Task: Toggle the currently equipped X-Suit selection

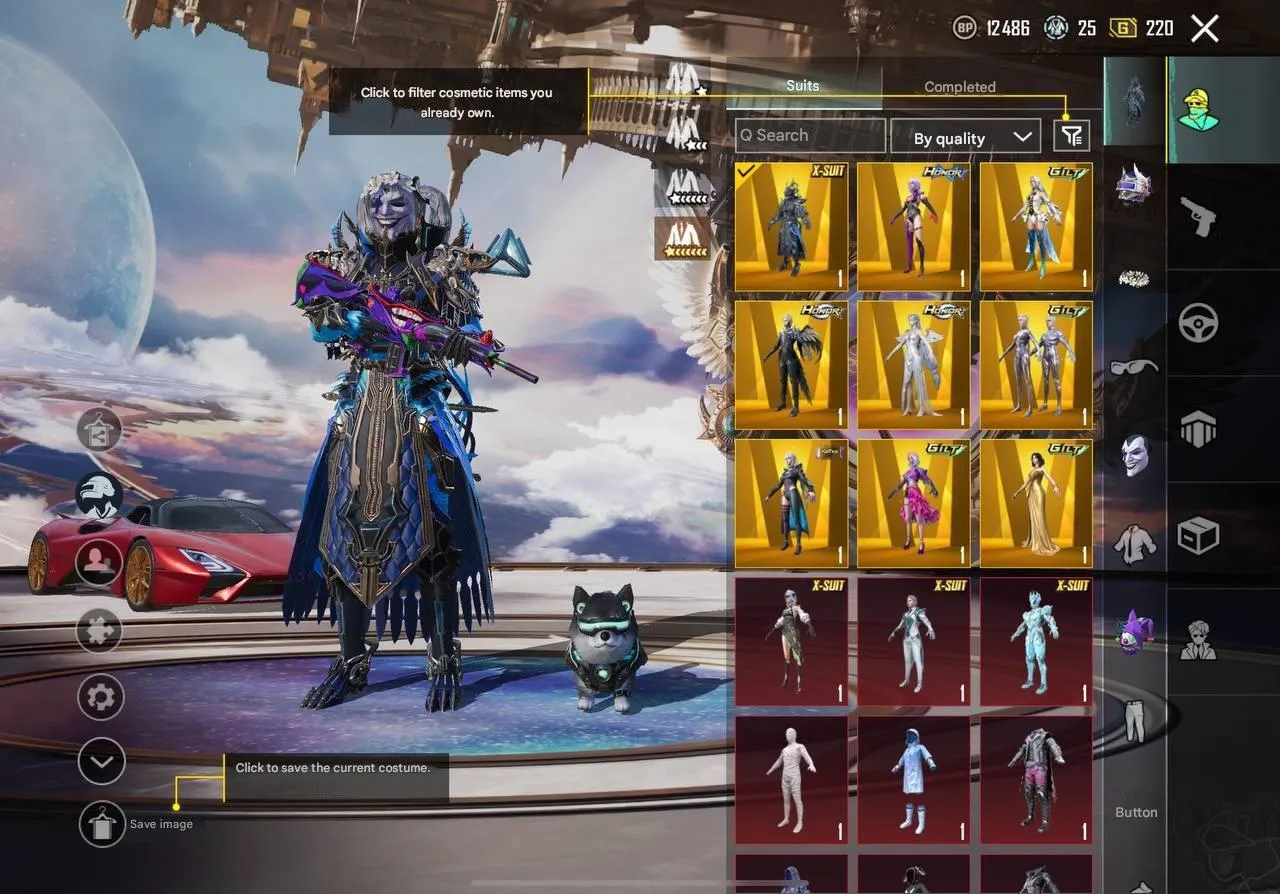Action: 790,225
